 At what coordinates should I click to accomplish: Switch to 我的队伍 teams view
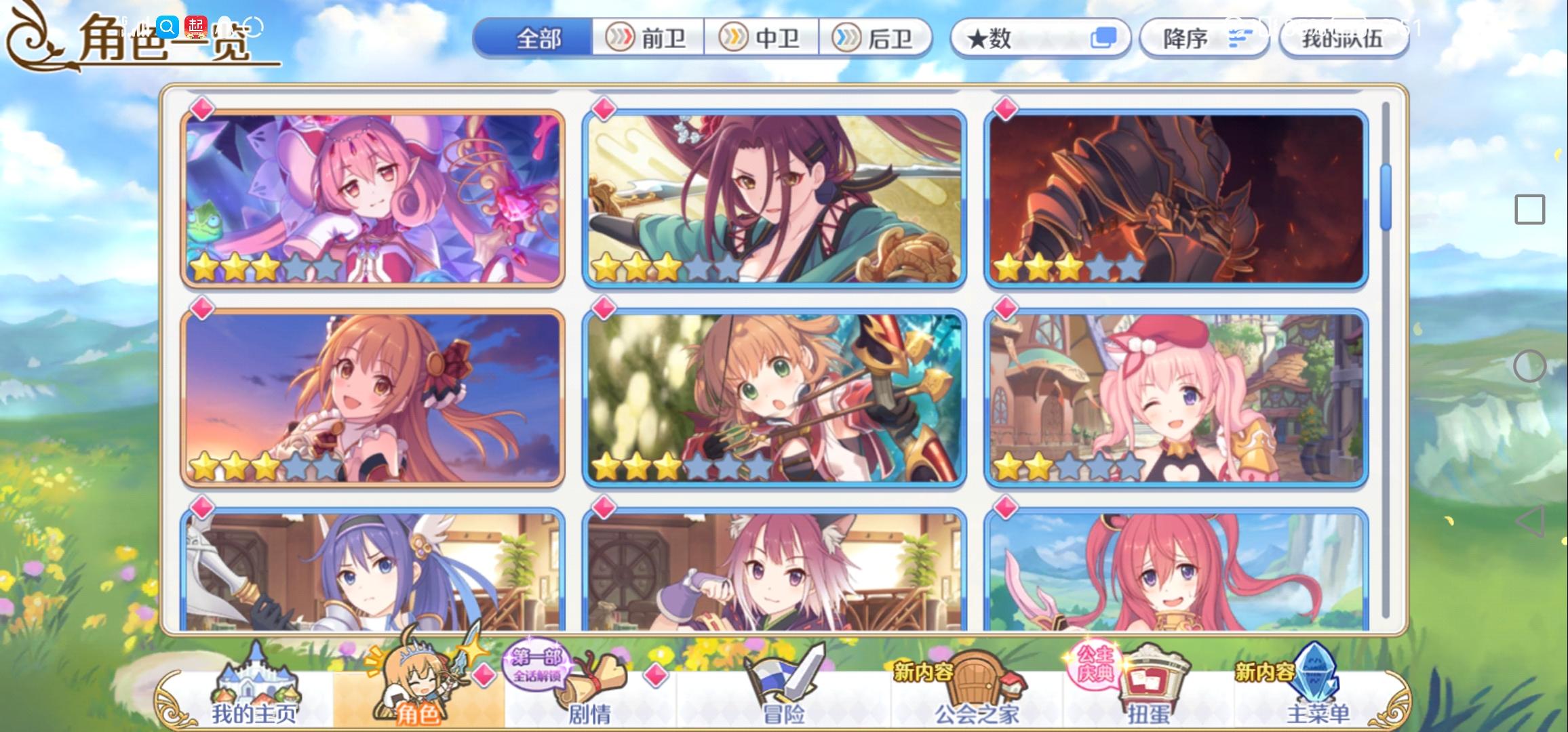coord(1344,39)
